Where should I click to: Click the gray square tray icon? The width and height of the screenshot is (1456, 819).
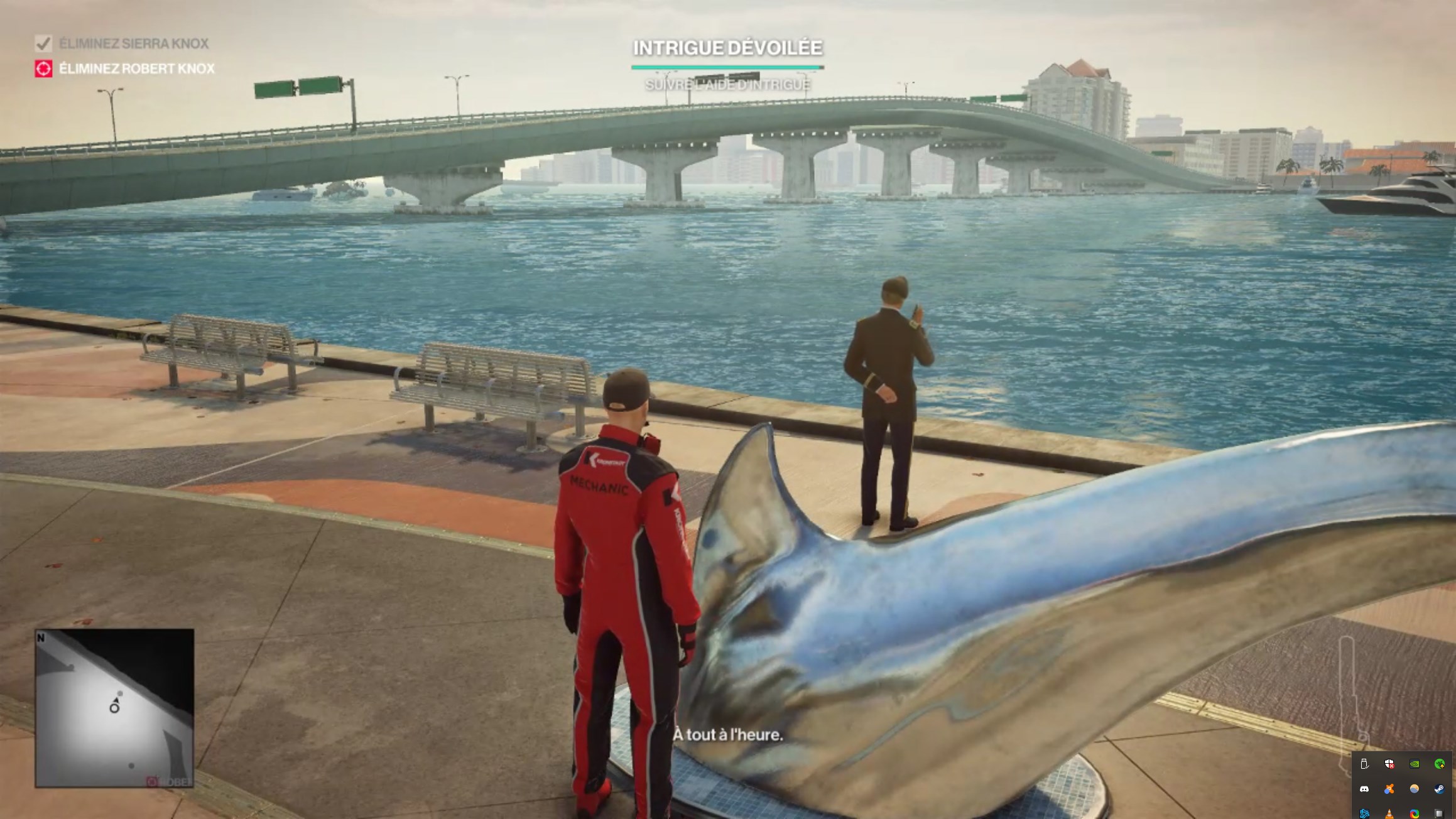pos(1440,813)
